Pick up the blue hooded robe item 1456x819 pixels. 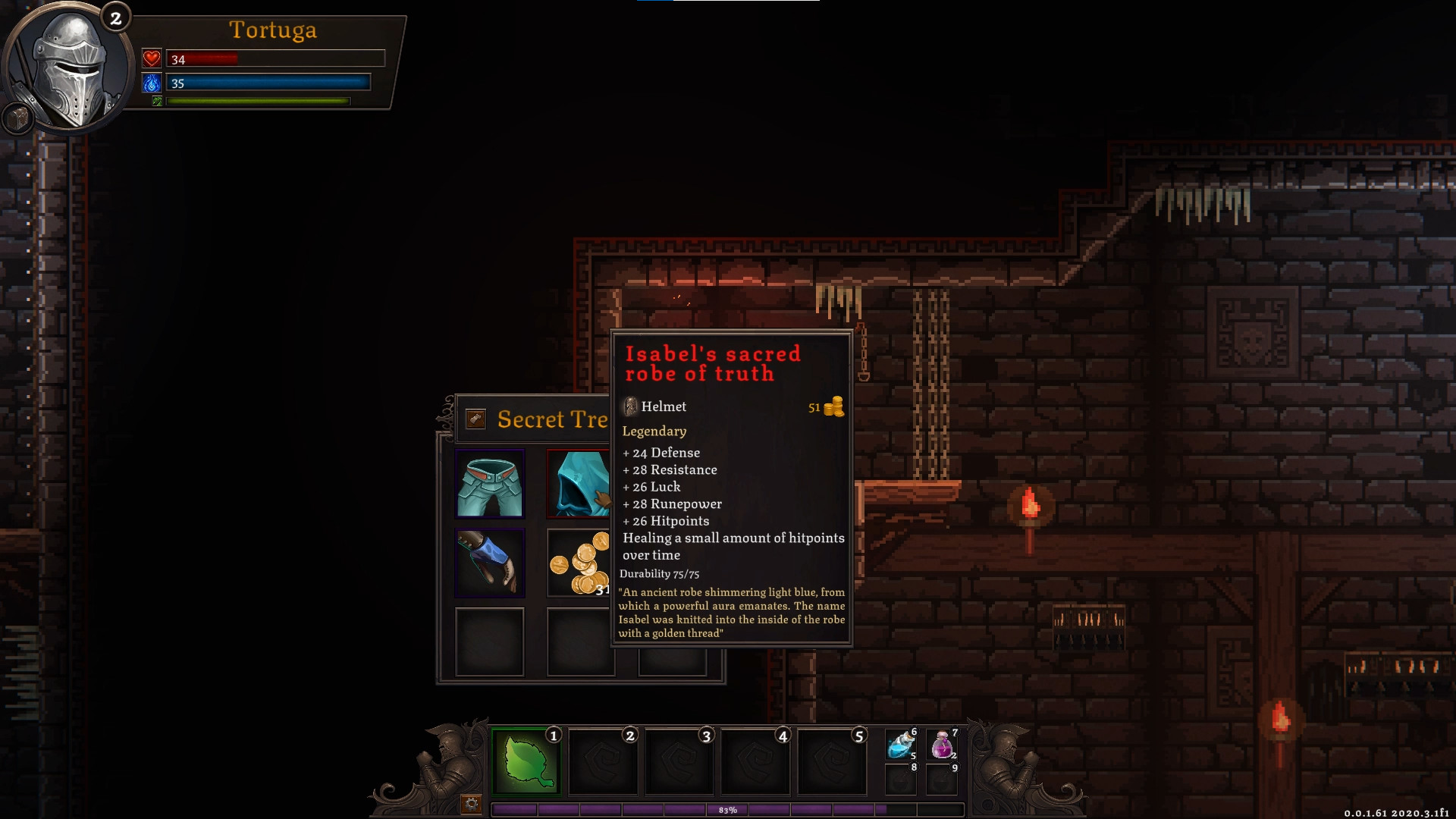580,484
